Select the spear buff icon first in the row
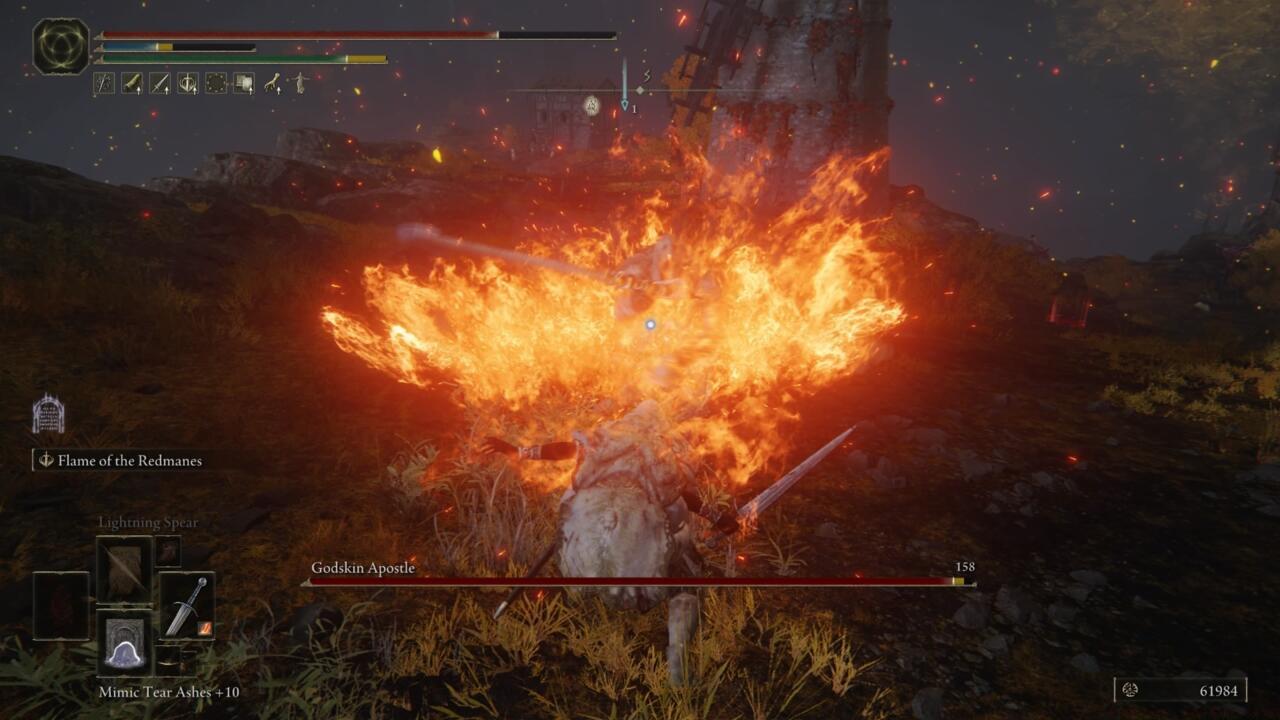 (103, 82)
